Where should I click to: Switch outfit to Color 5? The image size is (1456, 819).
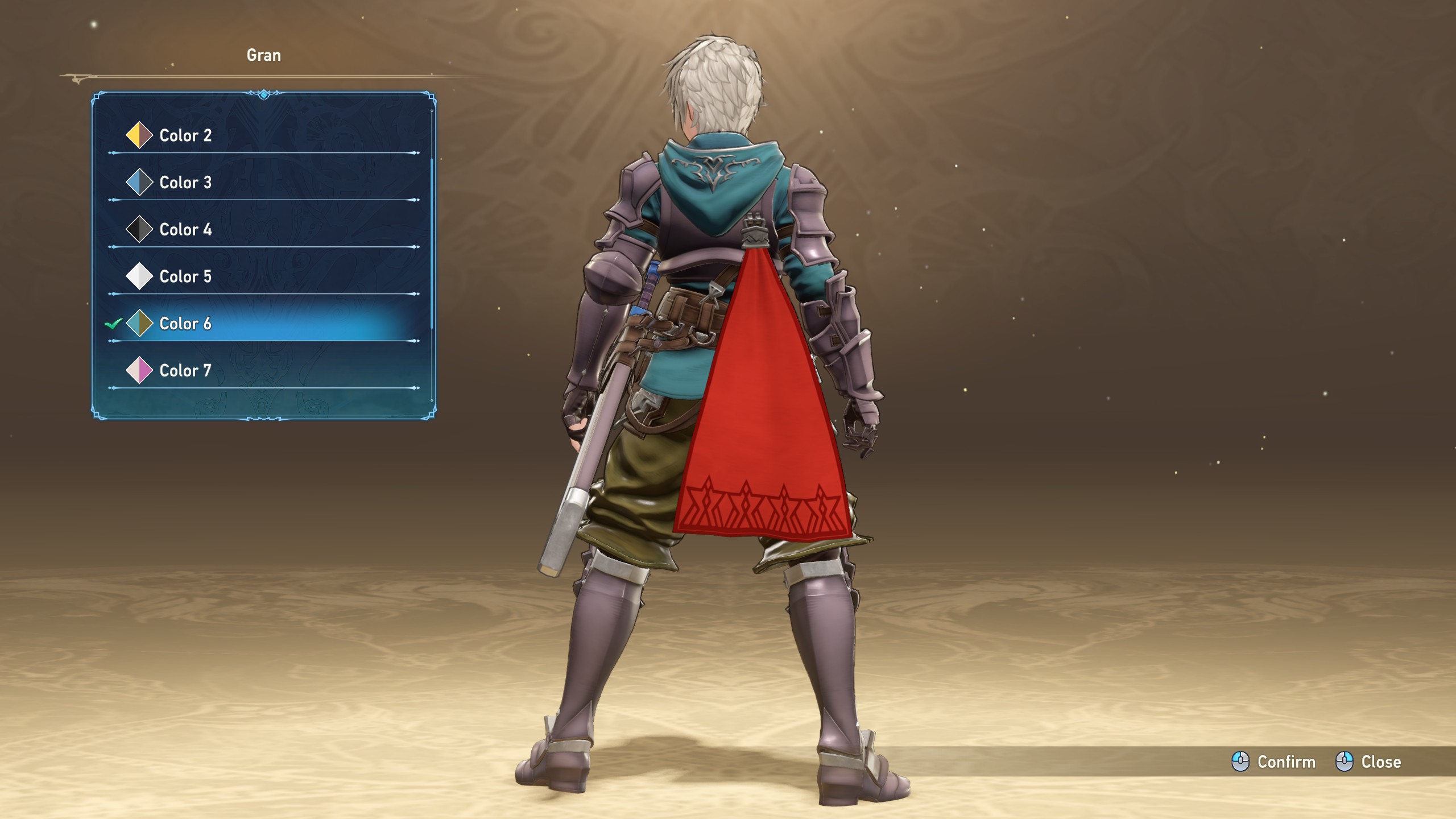coord(185,276)
